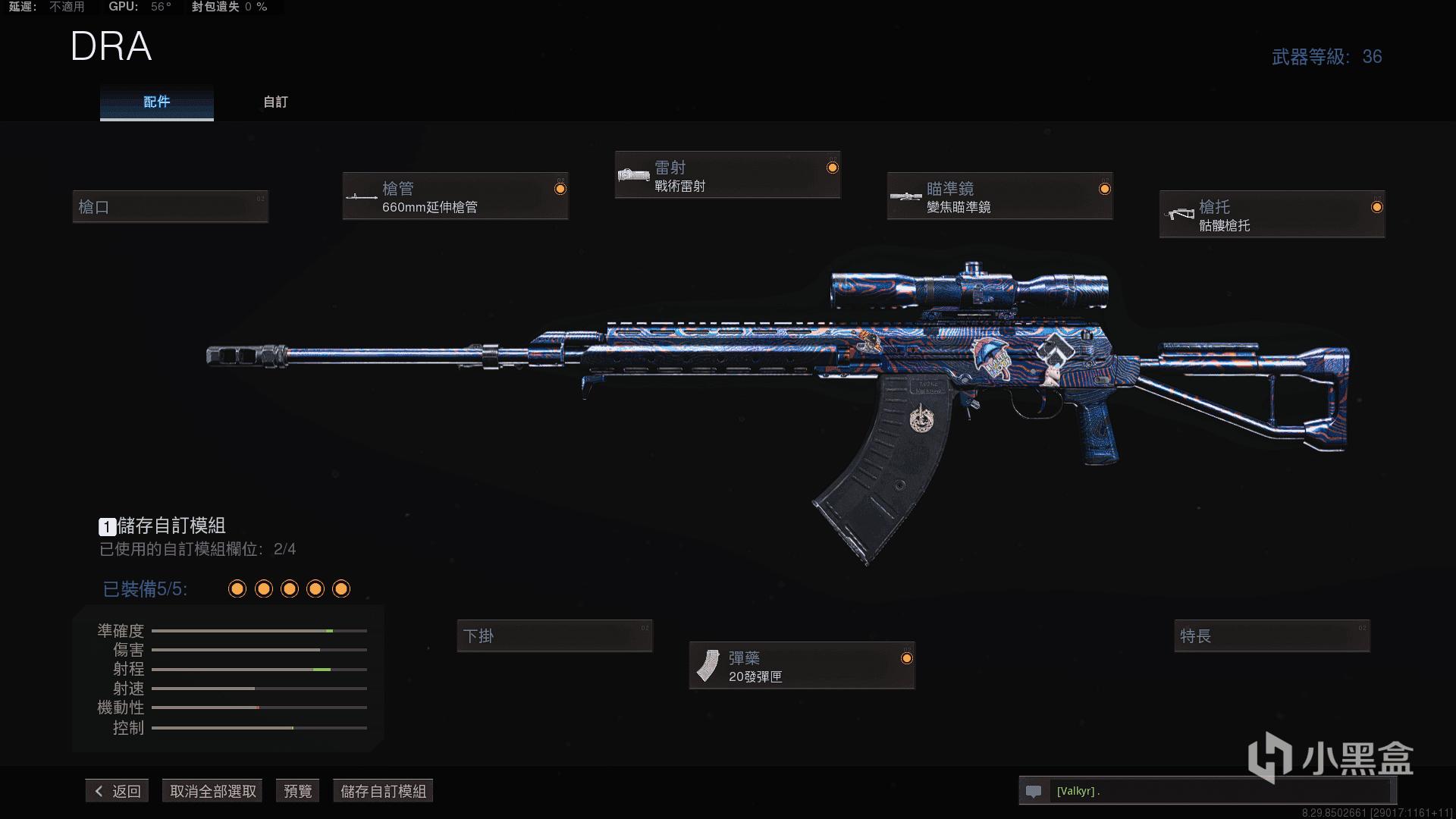Switch to the 配件 tab

tap(156, 102)
